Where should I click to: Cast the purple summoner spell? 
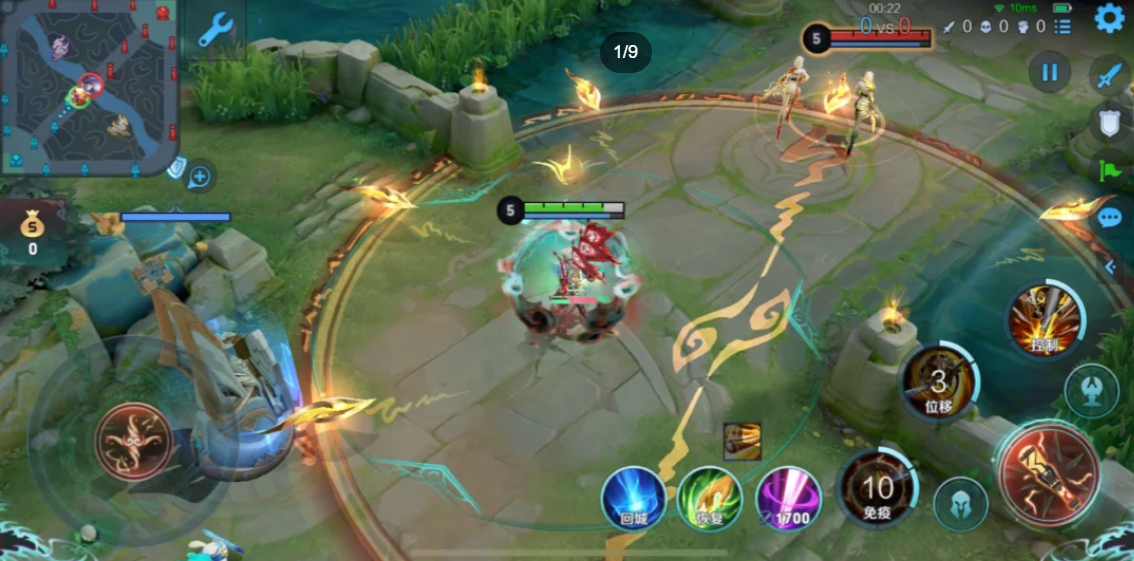788,497
